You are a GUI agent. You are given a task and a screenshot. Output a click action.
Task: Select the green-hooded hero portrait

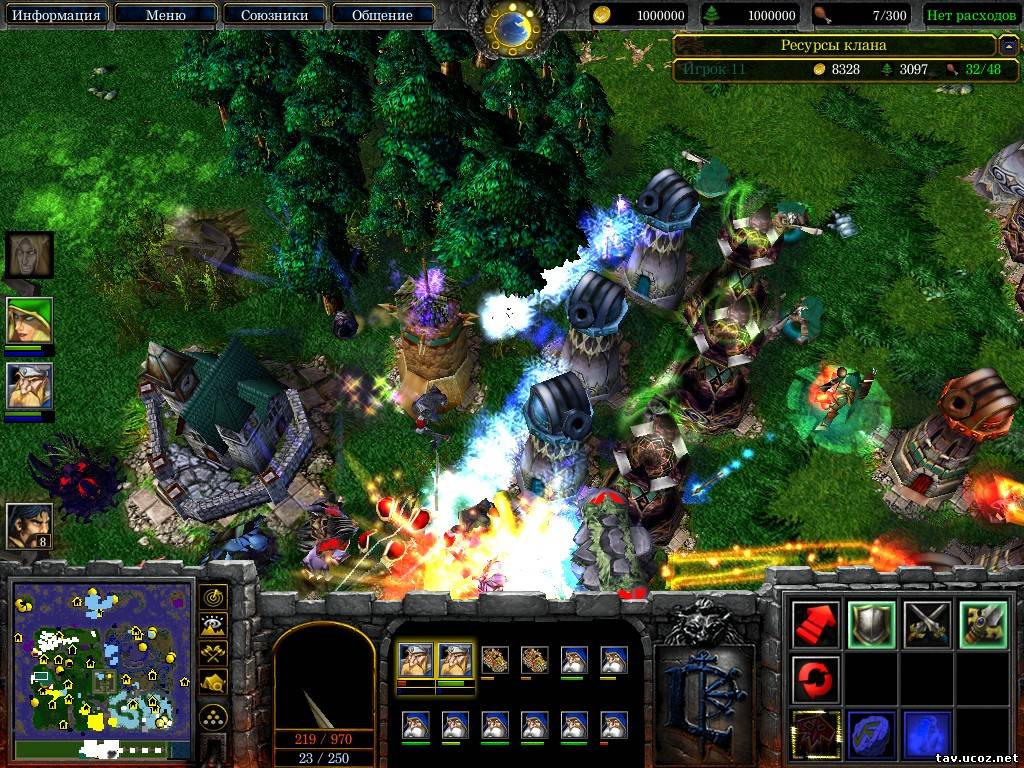click(29, 321)
